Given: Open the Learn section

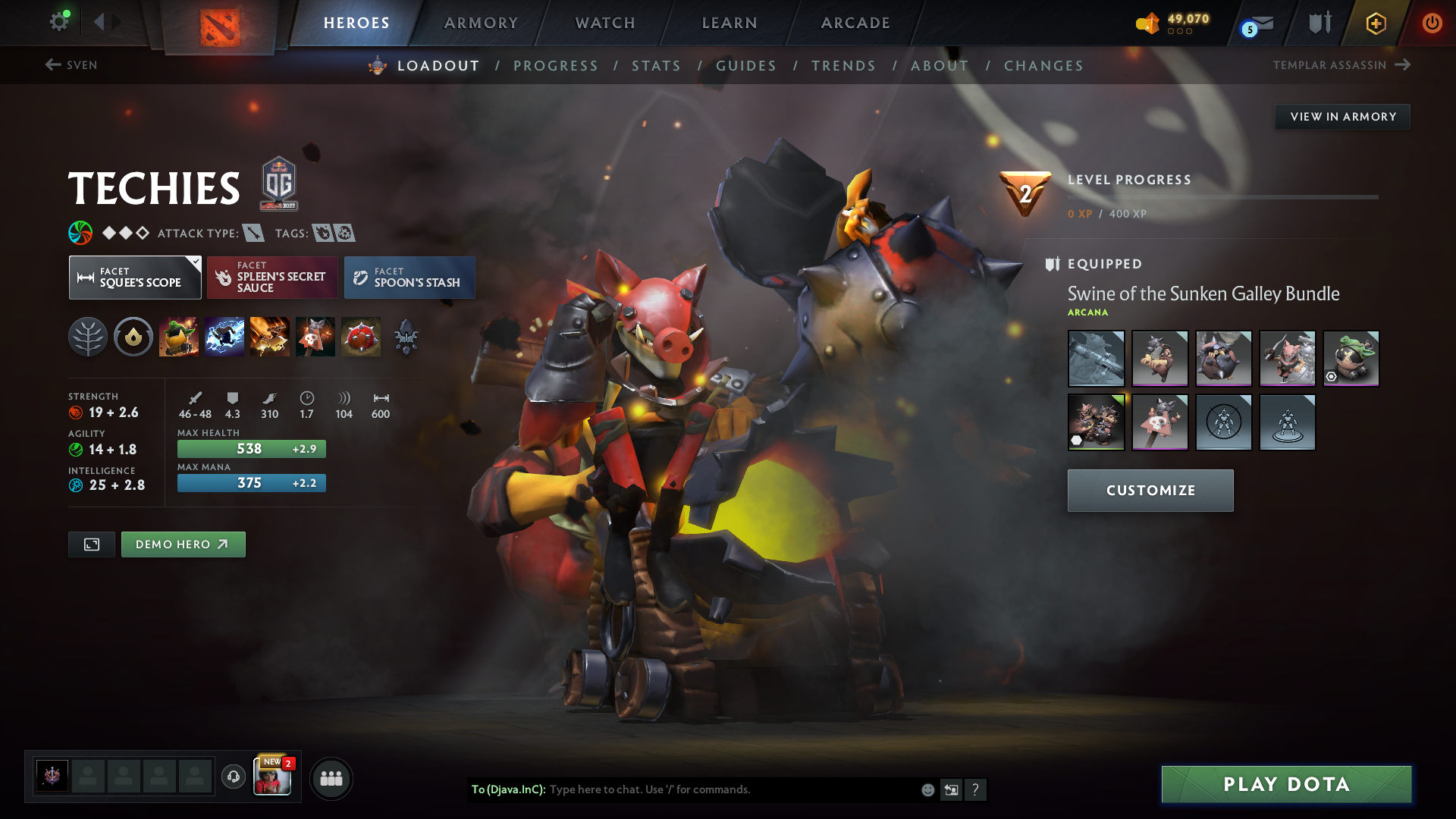Looking at the screenshot, I should point(730,23).
